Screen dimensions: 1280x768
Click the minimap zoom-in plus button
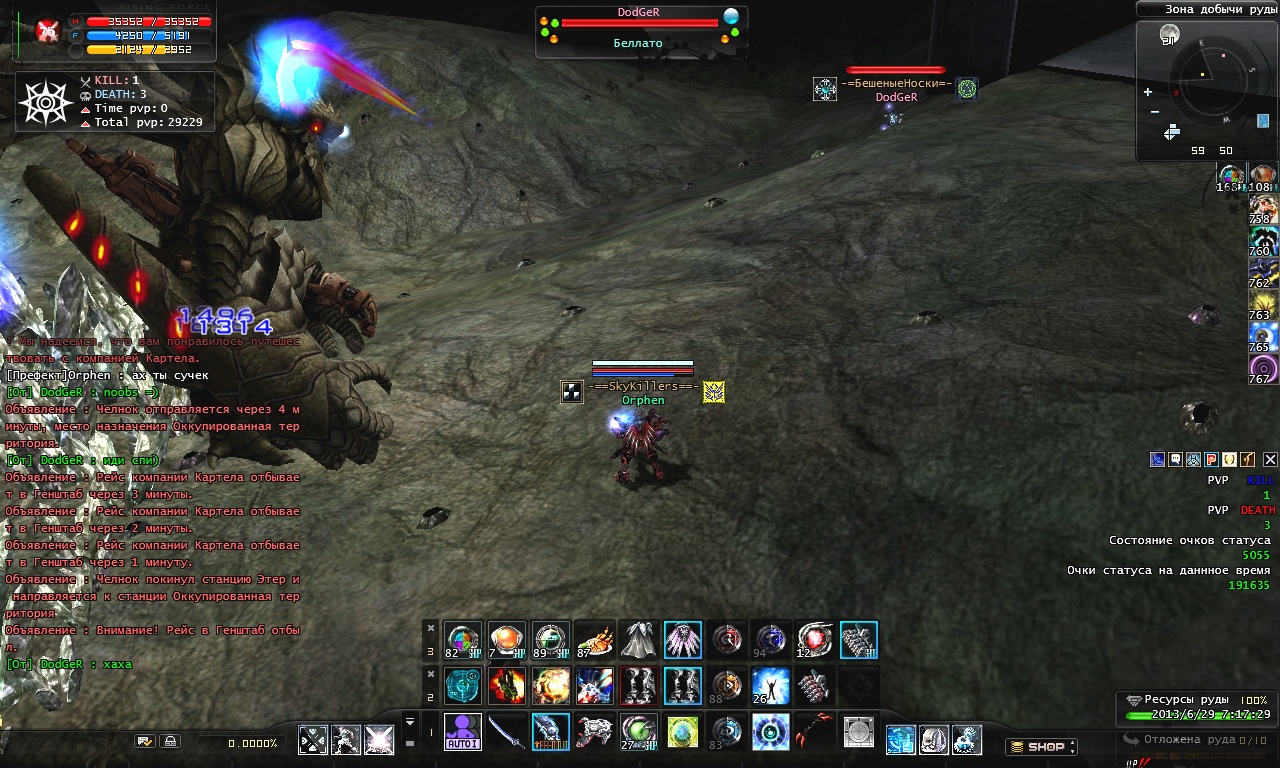(x=1148, y=92)
